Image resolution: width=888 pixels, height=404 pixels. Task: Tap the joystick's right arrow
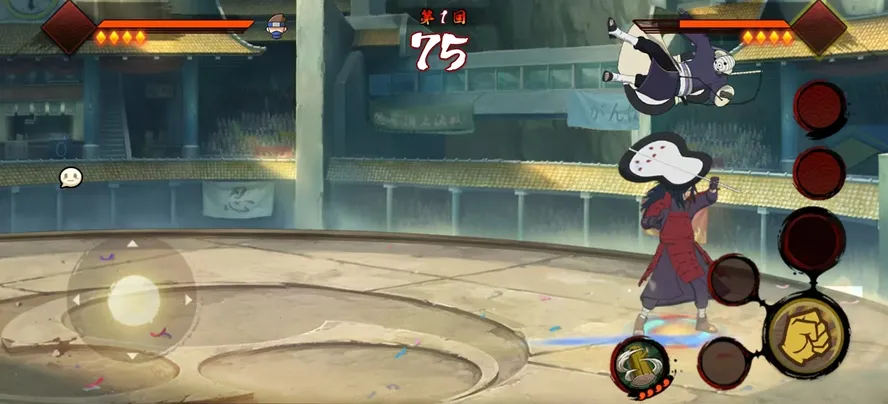[x=188, y=298]
